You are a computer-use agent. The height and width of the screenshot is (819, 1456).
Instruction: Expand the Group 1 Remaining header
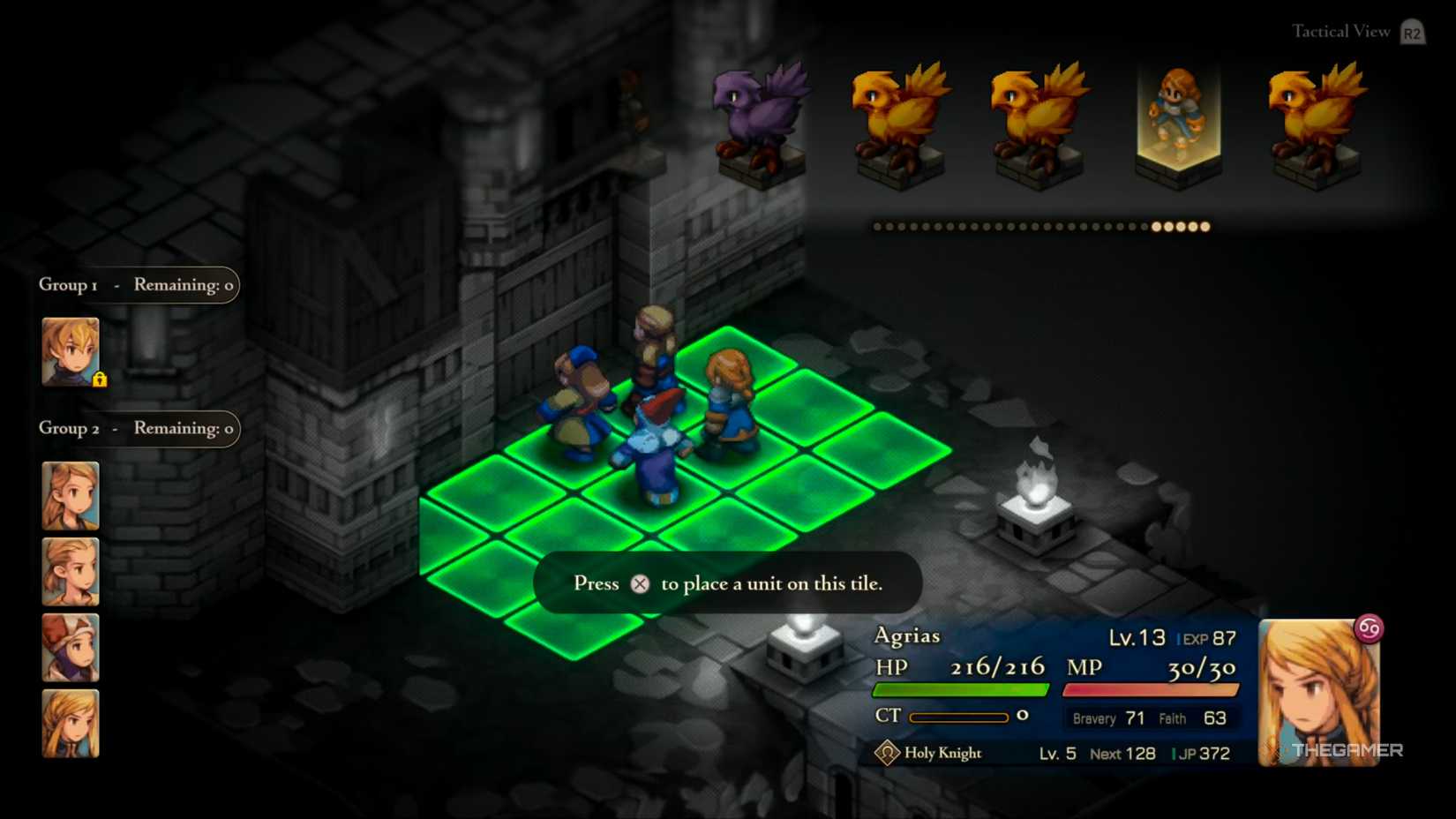[x=137, y=284]
